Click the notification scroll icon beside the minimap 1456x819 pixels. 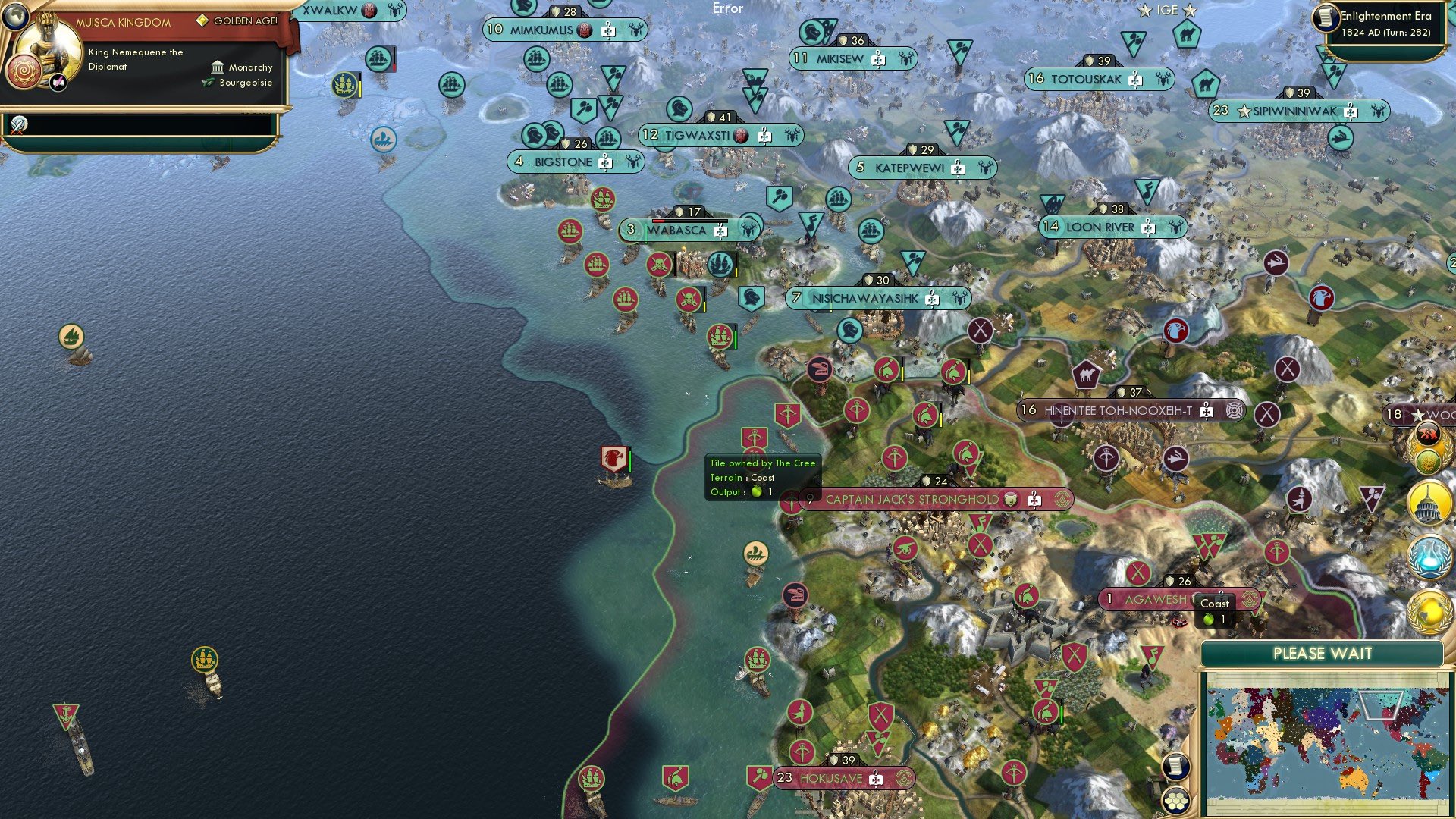(1175, 766)
